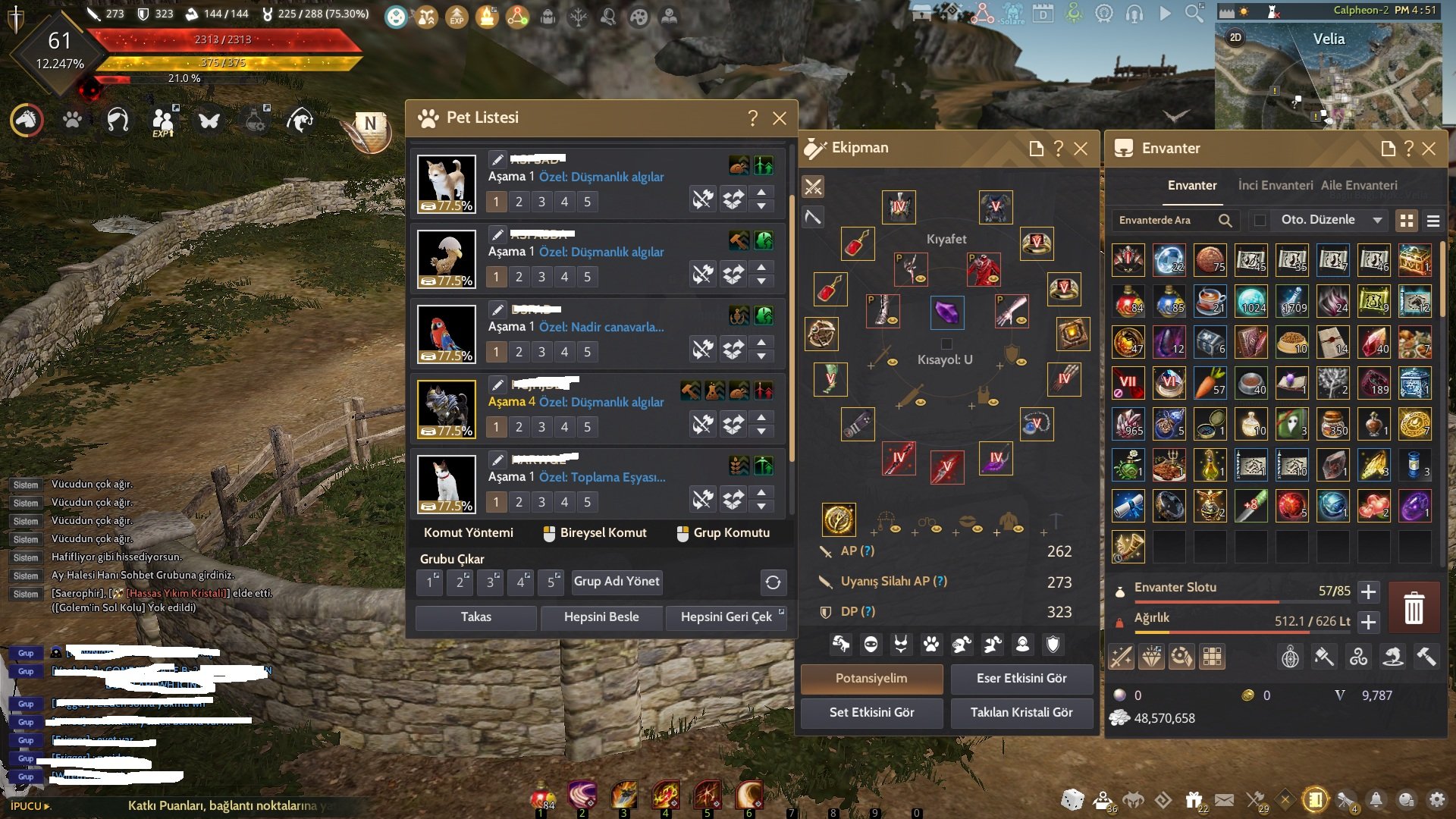This screenshot has width=1456, height=819.
Task: Select the carrot item in inventory
Action: click(1210, 383)
